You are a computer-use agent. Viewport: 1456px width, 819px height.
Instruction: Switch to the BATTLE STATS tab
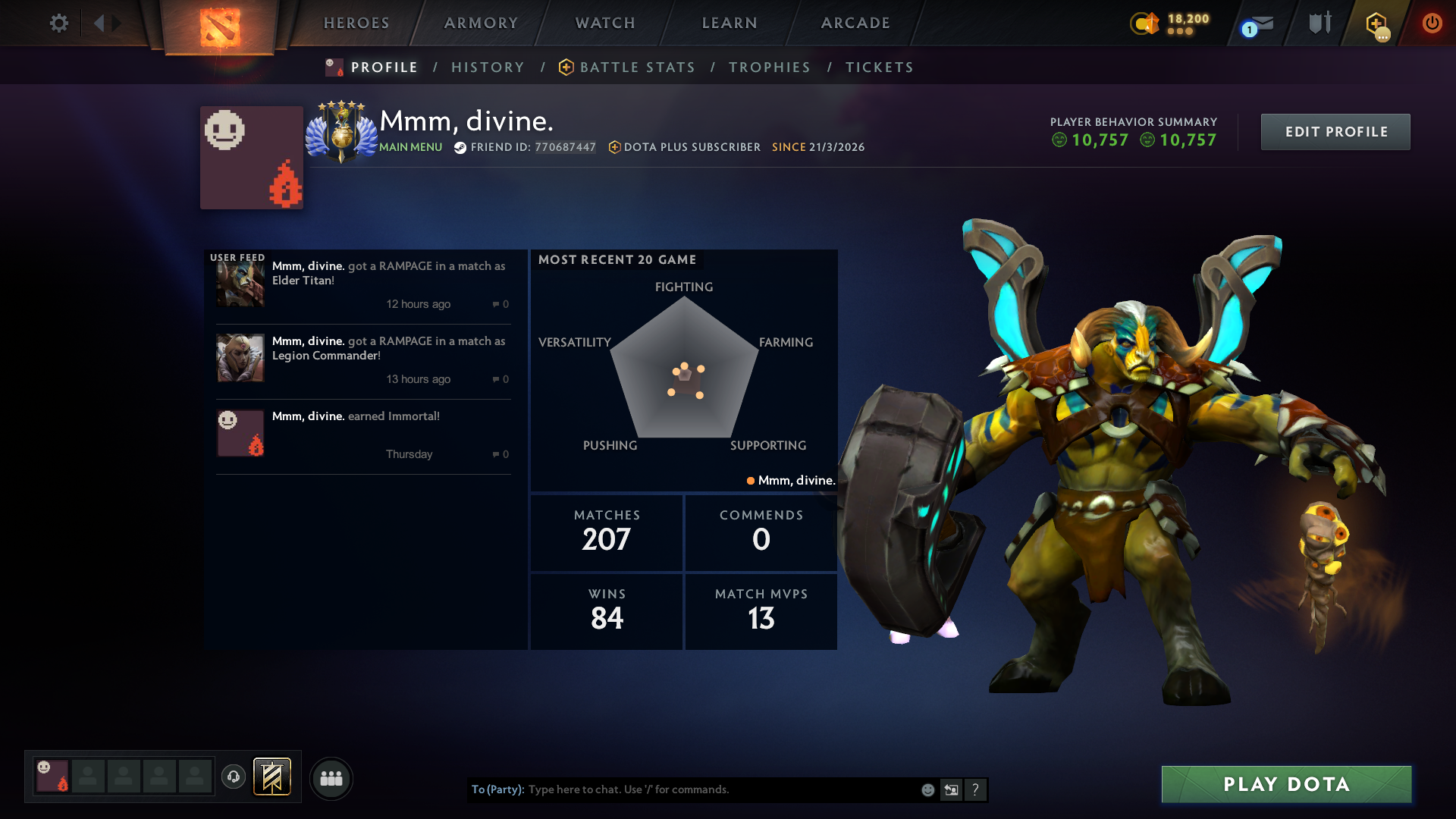tap(637, 67)
